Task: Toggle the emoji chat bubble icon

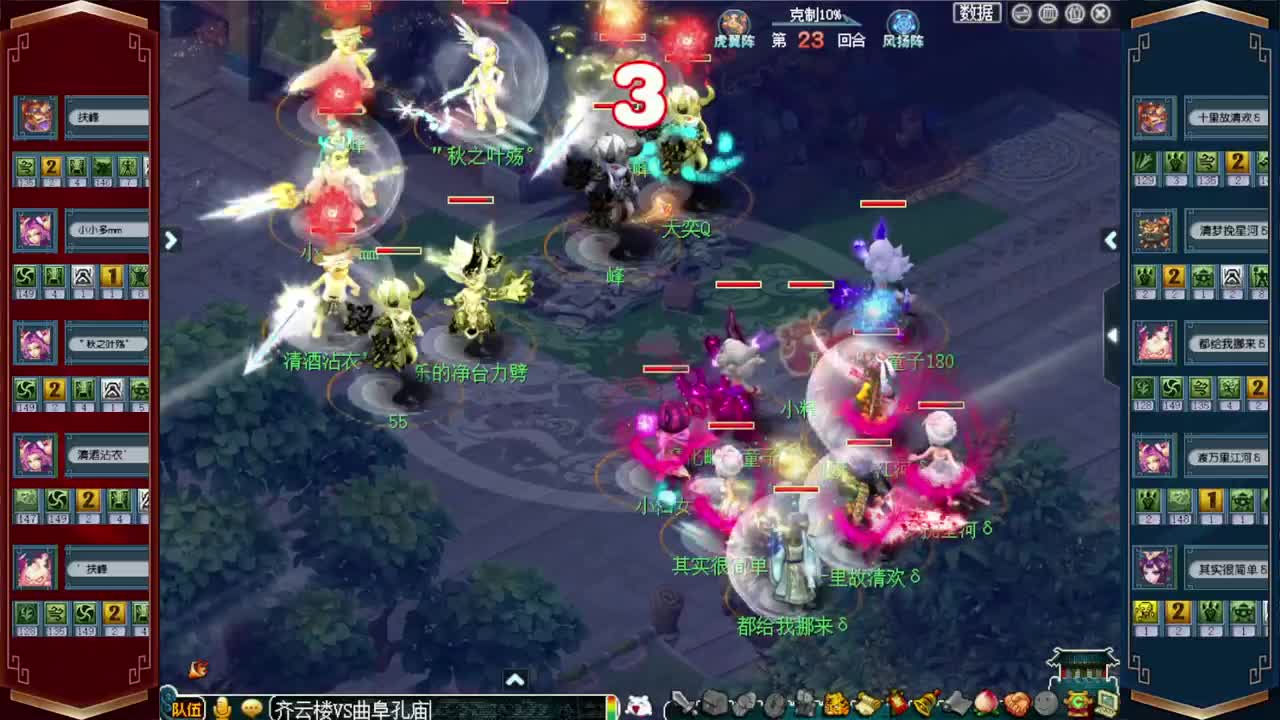Action: 251,707
